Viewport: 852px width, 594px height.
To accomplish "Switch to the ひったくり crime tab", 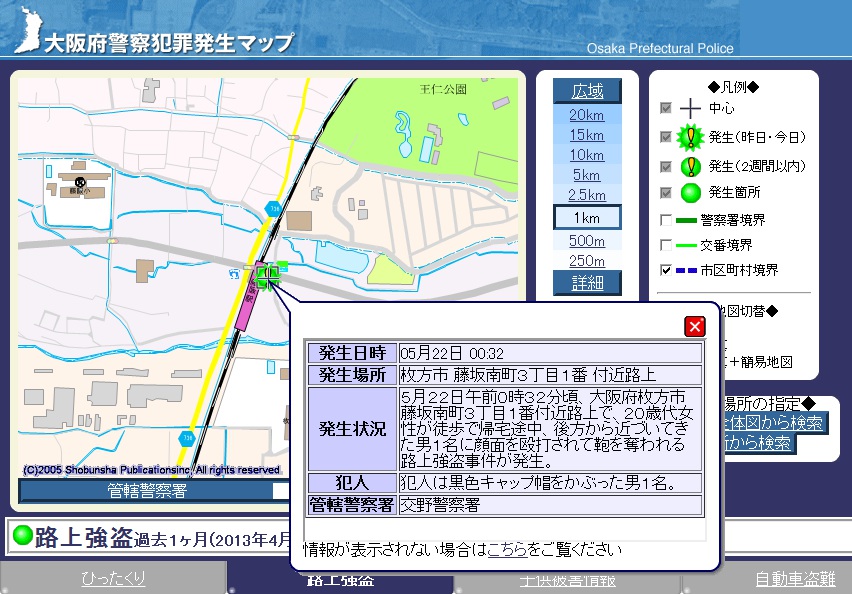I will (113, 579).
